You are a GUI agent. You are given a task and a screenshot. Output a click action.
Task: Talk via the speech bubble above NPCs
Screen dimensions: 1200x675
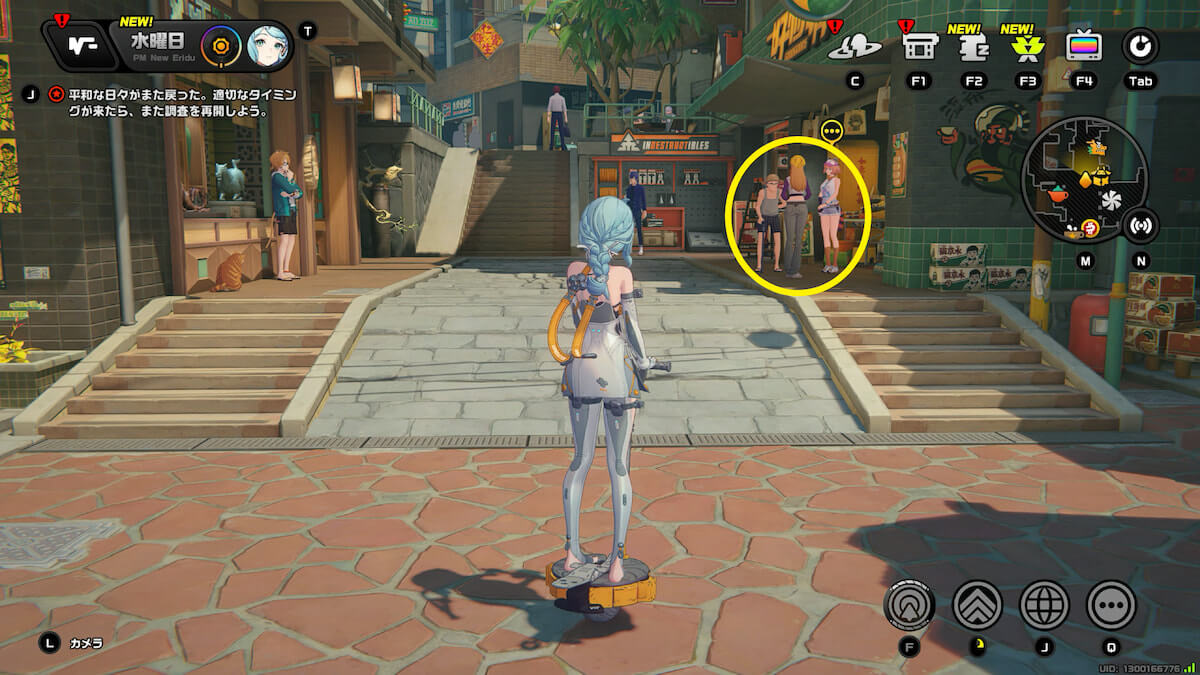tap(831, 131)
